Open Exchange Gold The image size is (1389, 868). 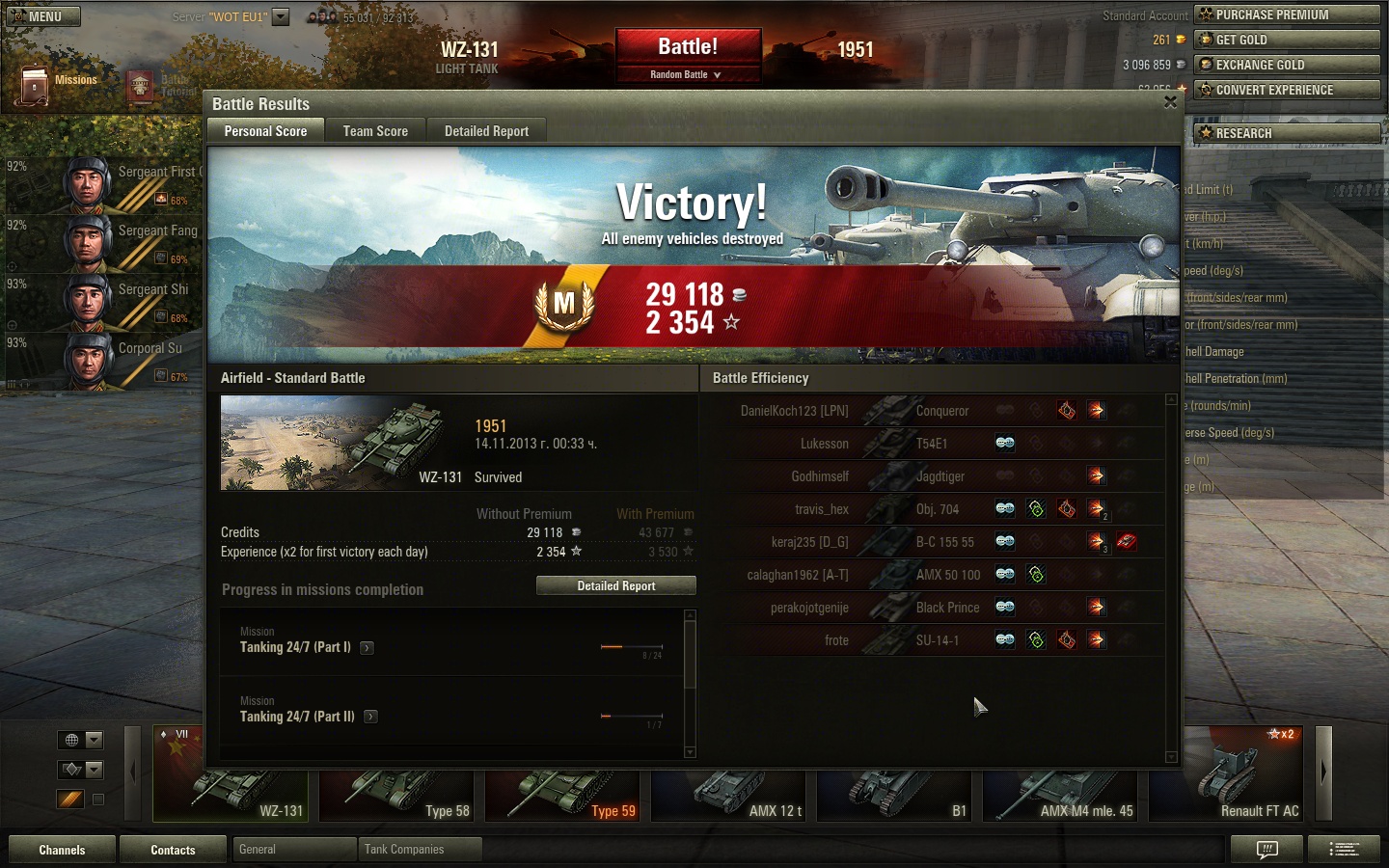pyautogui.click(x=1287, y=65)
